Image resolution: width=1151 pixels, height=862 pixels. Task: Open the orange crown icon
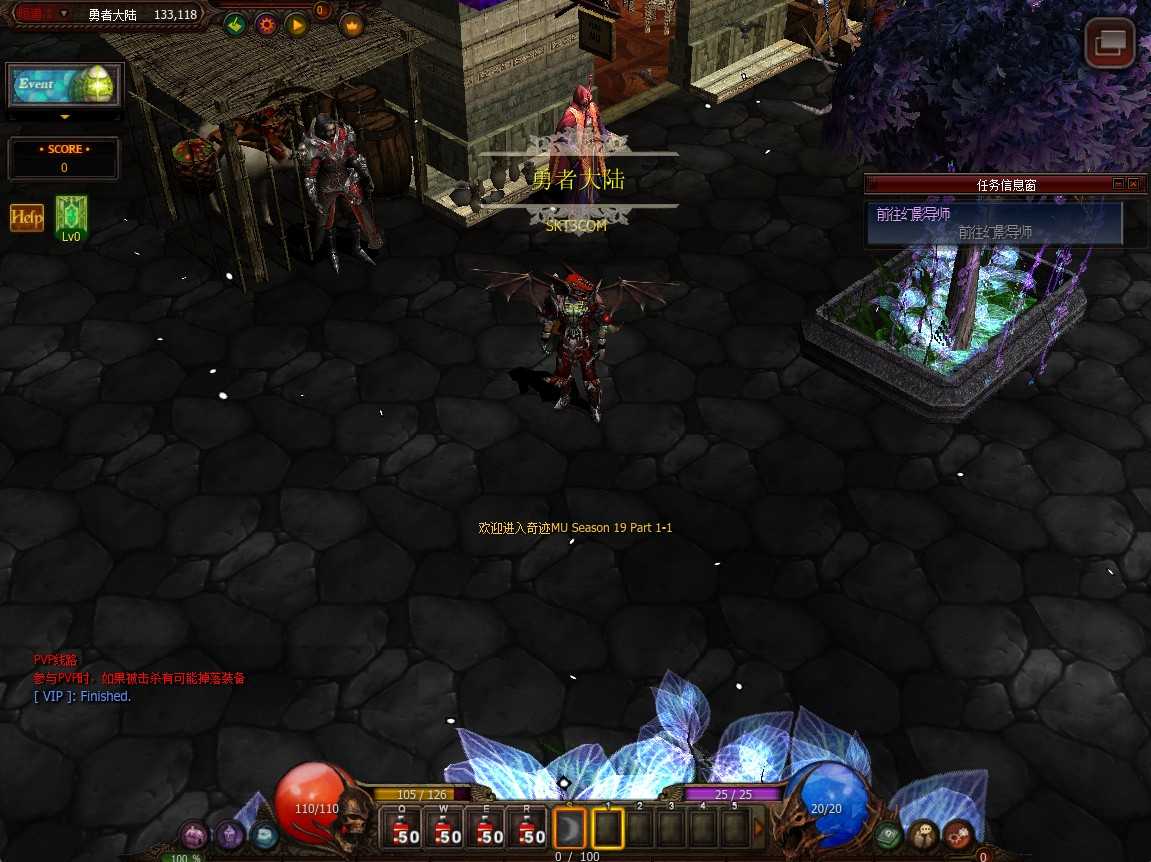point(352,25)
